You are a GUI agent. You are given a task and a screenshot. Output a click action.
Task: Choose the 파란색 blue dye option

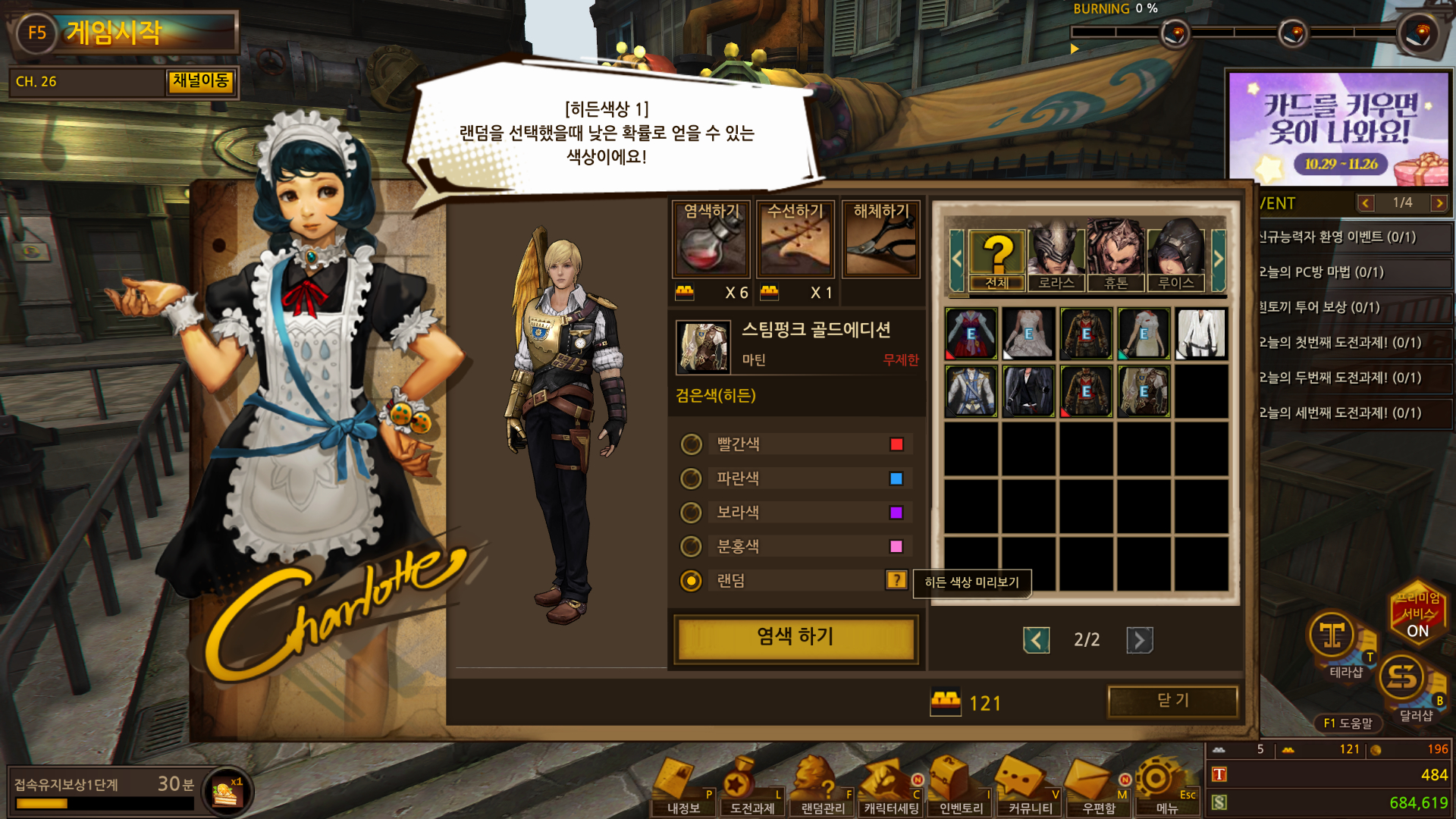(691, 479)
